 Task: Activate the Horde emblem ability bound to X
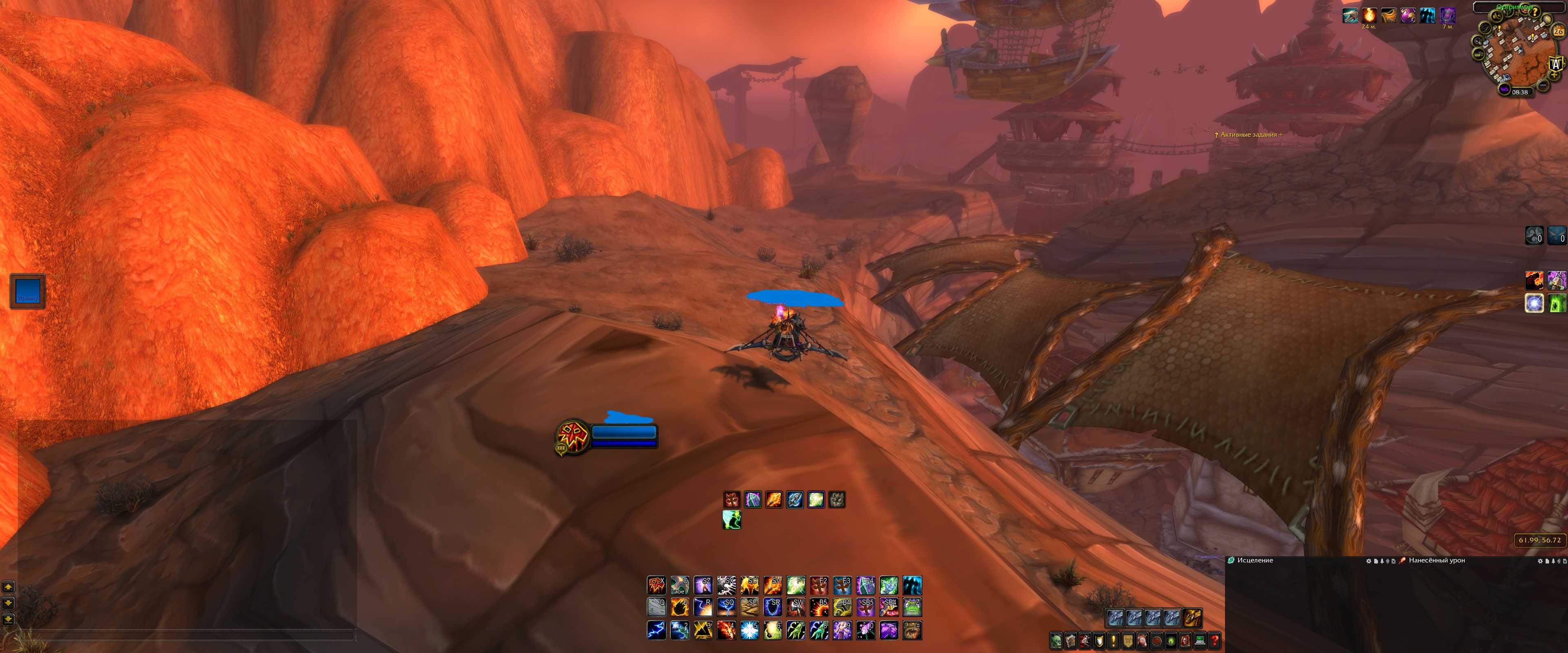656,585
